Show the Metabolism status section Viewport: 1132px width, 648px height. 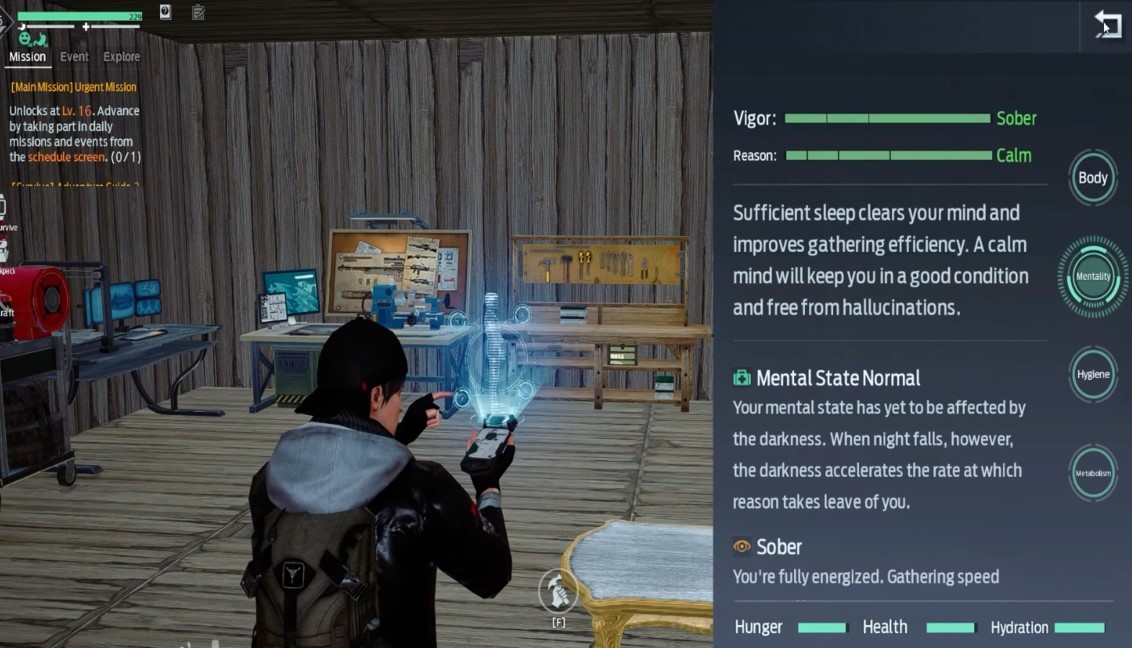pyautogui.click(x=1092, y=473)
